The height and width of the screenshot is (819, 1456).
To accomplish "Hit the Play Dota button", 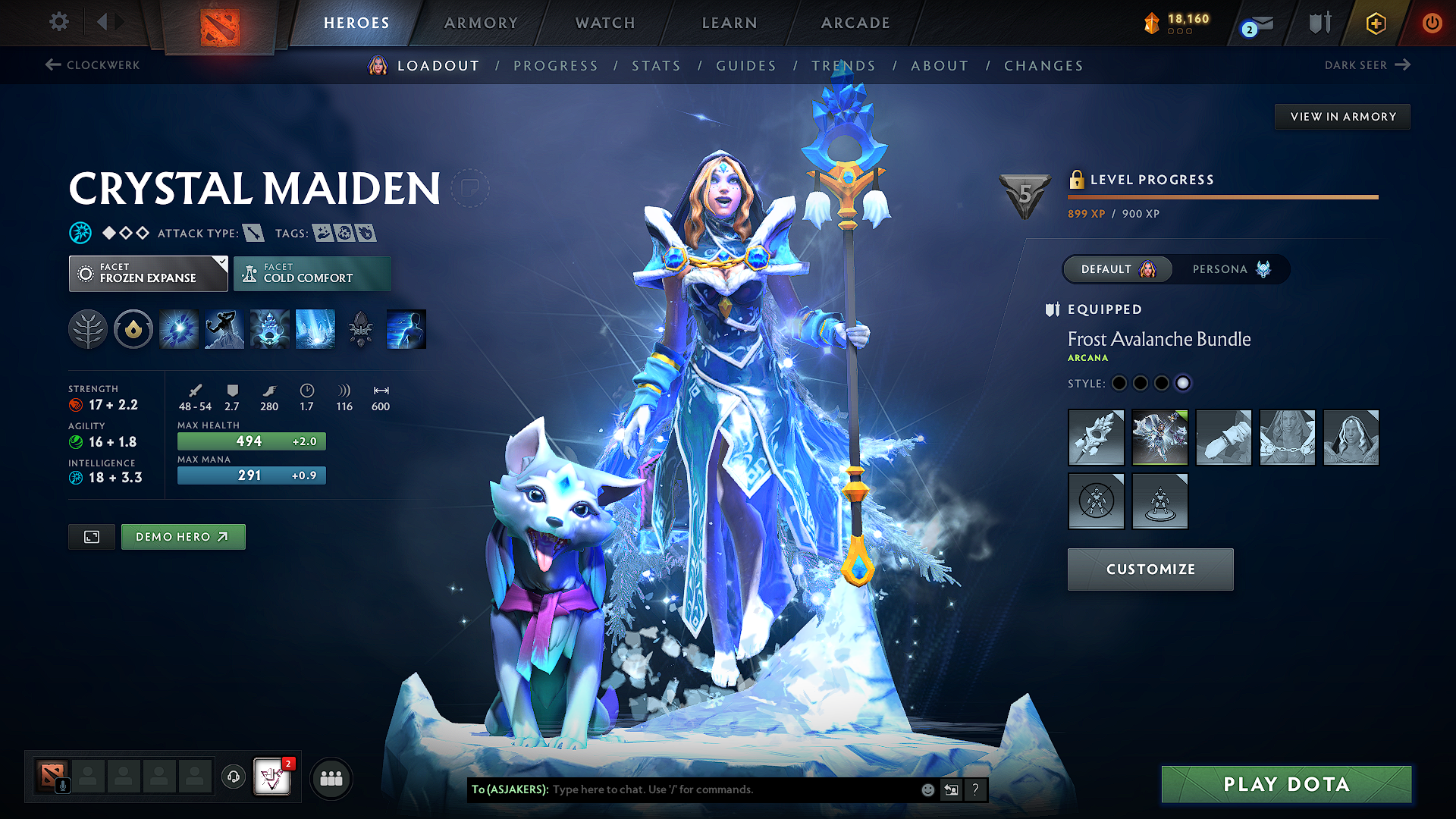I will pos(1286,784).
